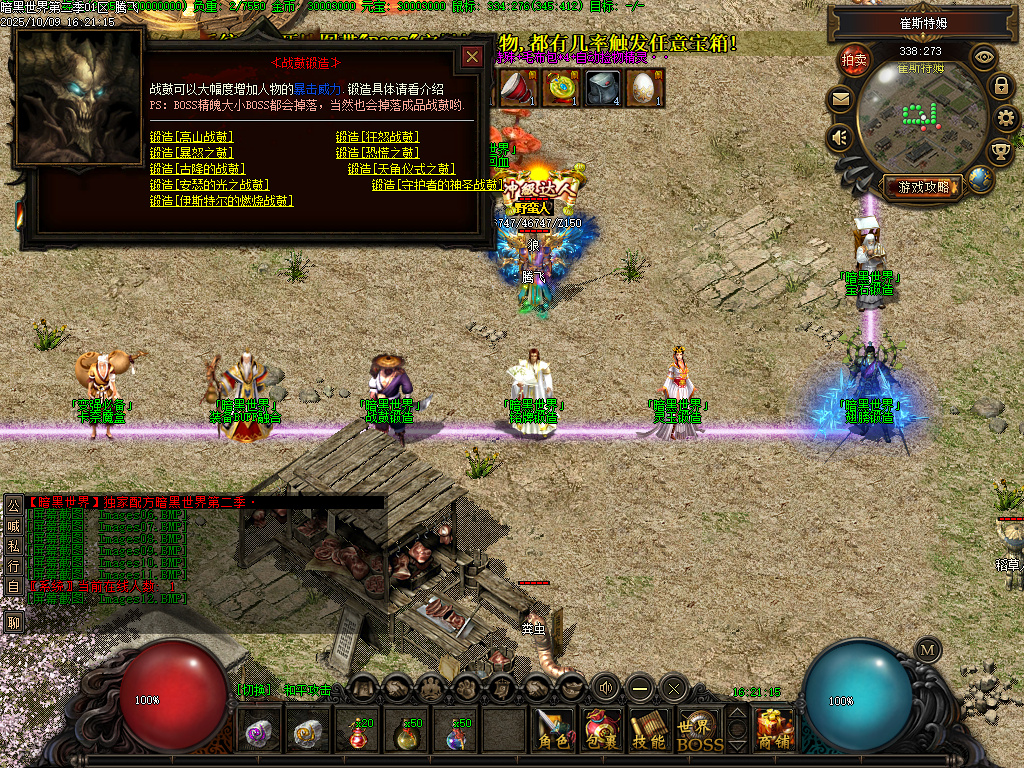1024x768 pixels.
Task: Open the 商铺 shop button
Action: tap(775, 732)
